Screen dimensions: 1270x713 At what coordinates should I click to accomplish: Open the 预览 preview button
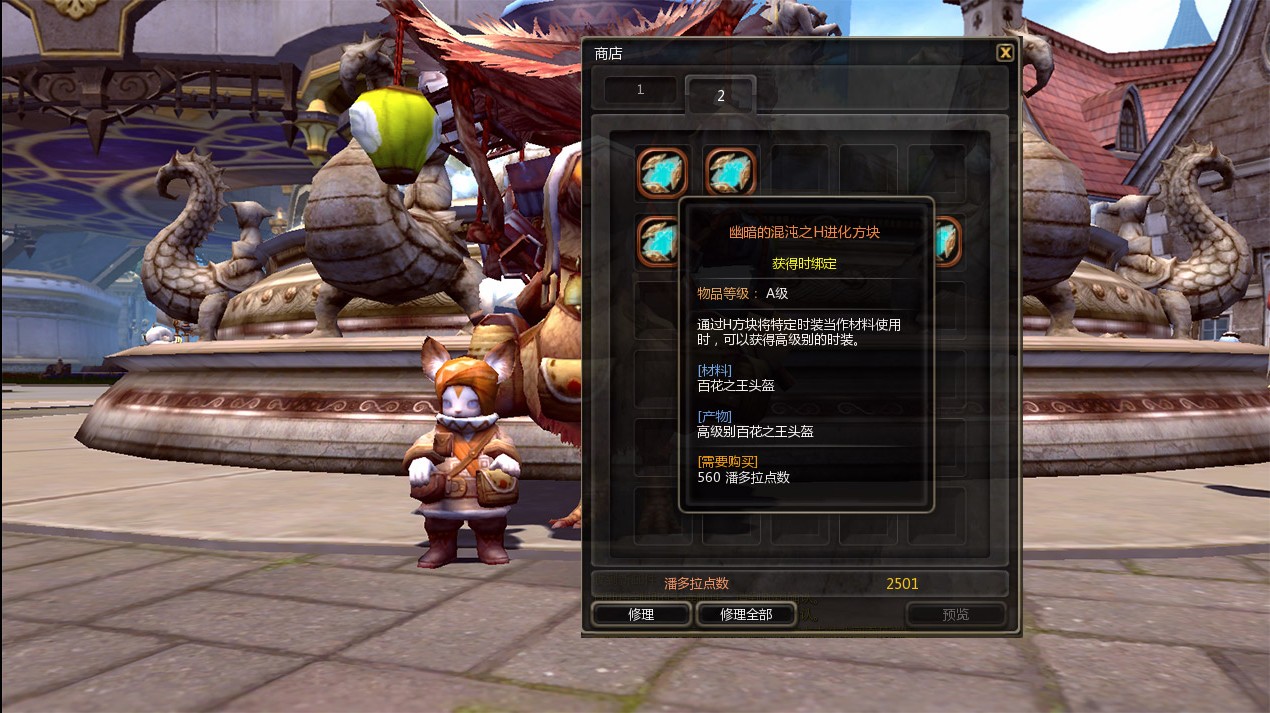coord(955,614)
